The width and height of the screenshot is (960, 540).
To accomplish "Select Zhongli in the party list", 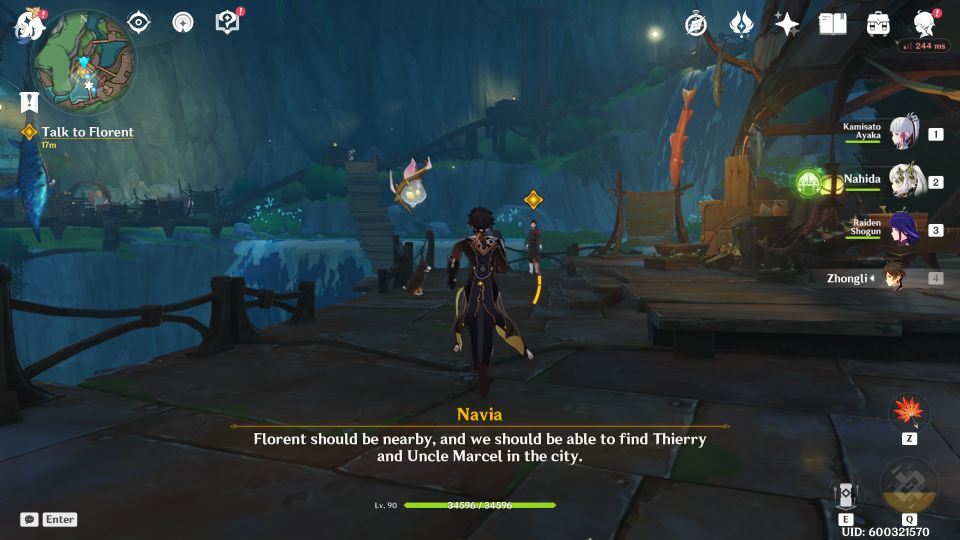I will (x=893, y=278).
